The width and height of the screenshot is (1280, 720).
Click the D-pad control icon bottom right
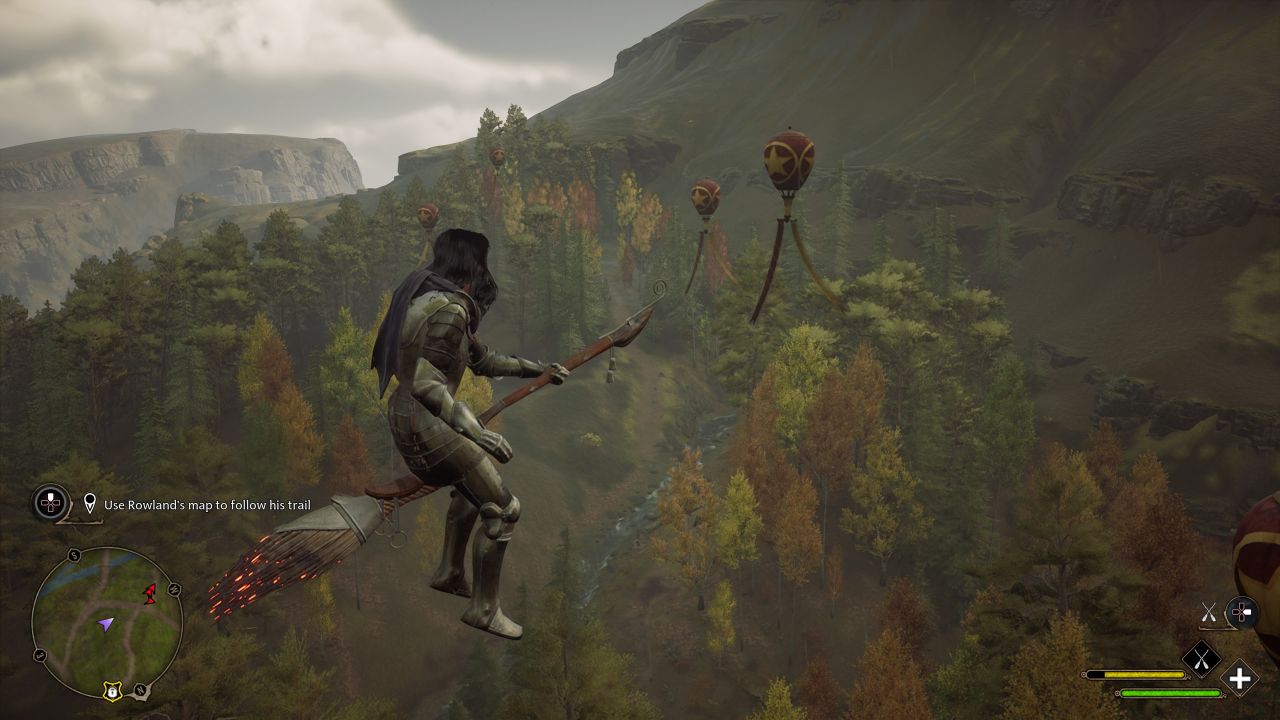coord(1243,611)
